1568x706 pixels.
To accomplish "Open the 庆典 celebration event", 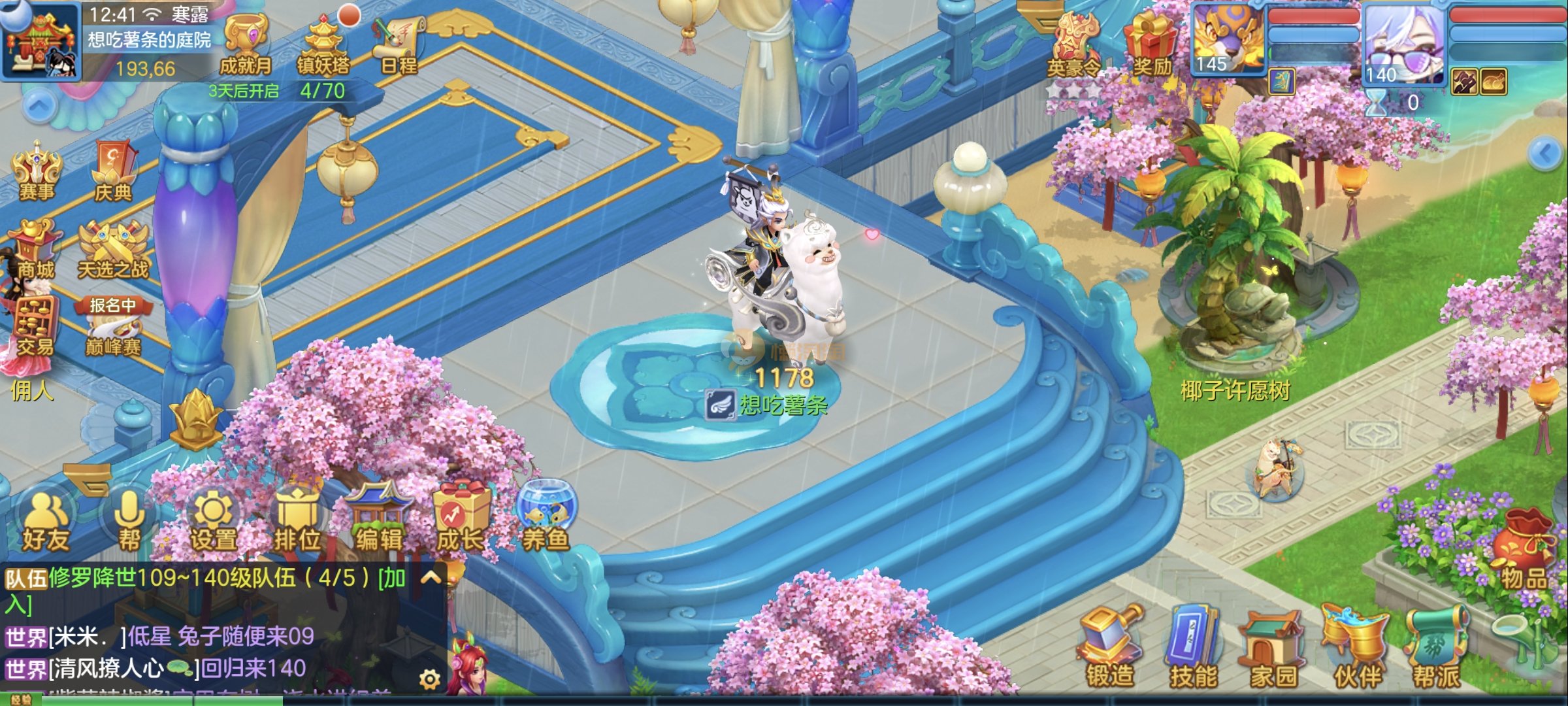I will (114, 171).
